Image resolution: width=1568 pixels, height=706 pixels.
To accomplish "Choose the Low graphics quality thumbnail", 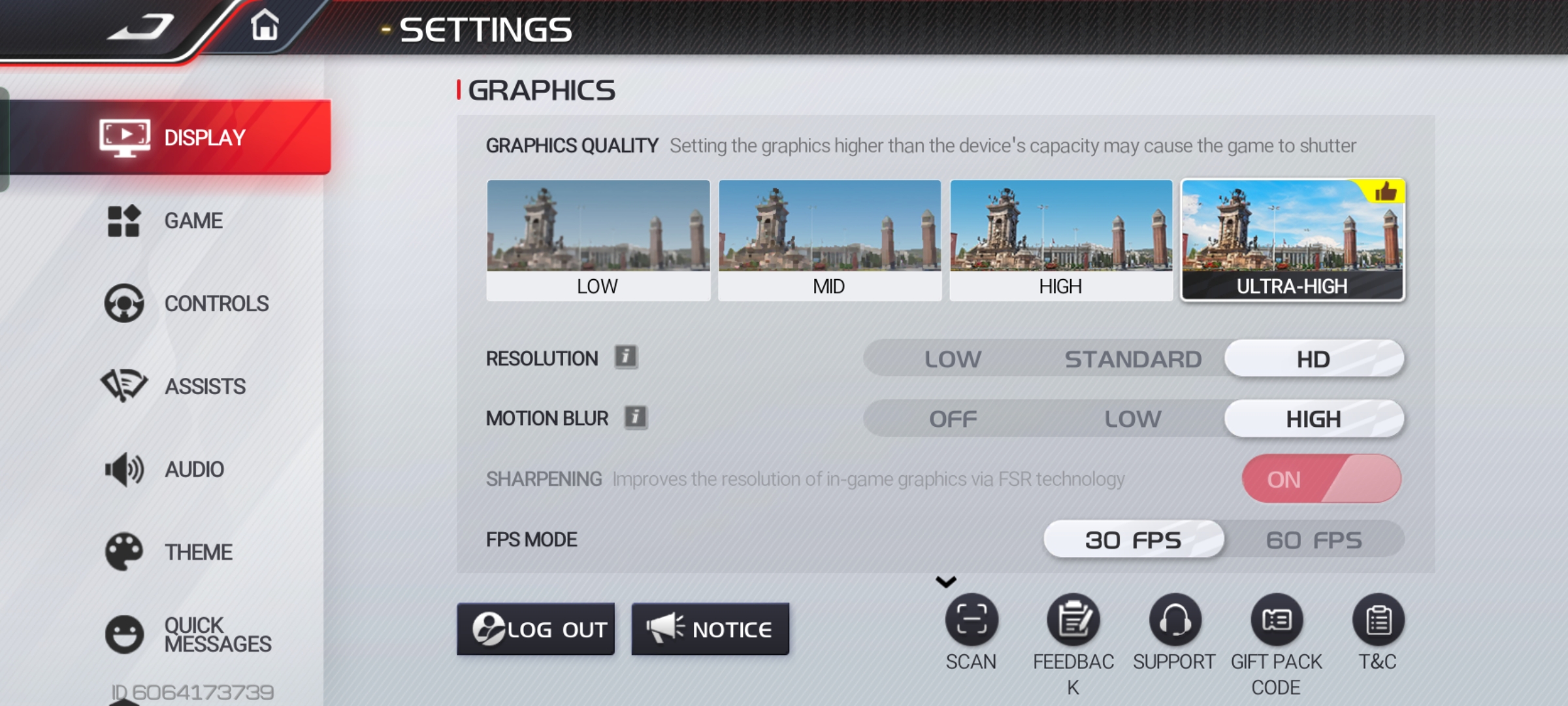I will (x=598, y=240).
